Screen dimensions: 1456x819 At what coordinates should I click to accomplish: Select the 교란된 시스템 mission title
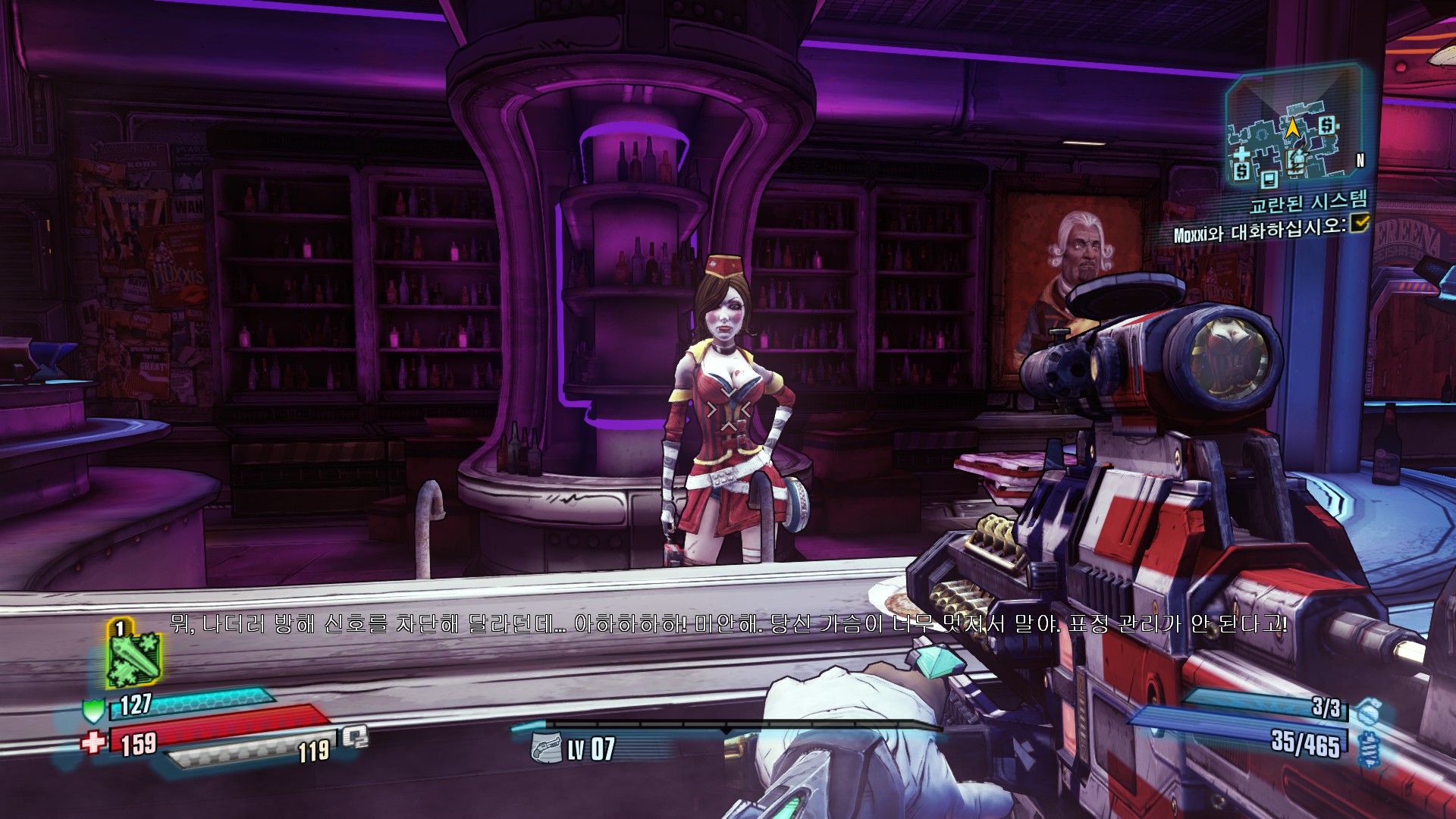[1309, 202]
